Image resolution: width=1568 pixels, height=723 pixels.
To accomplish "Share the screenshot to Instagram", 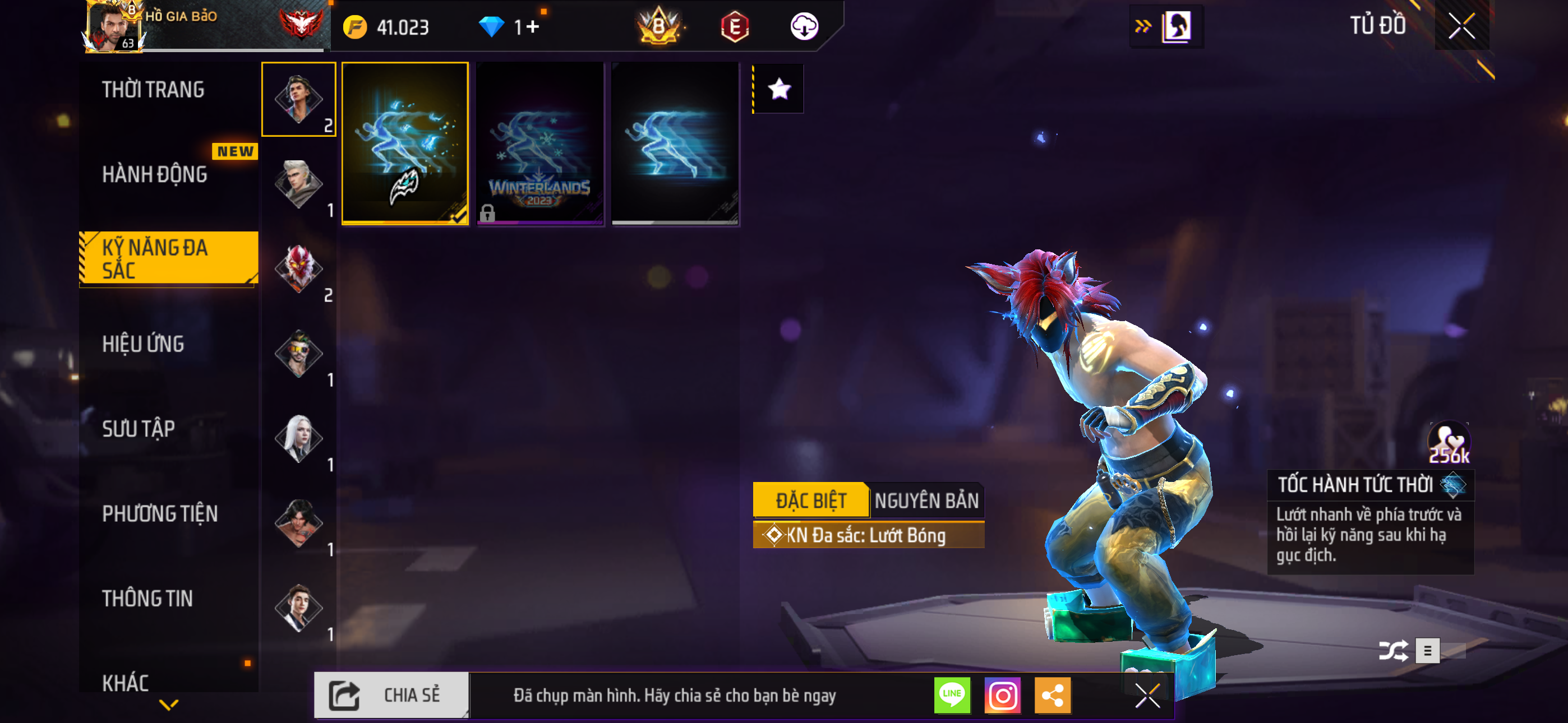I will pyautogui.click(x=1003, y=695).
